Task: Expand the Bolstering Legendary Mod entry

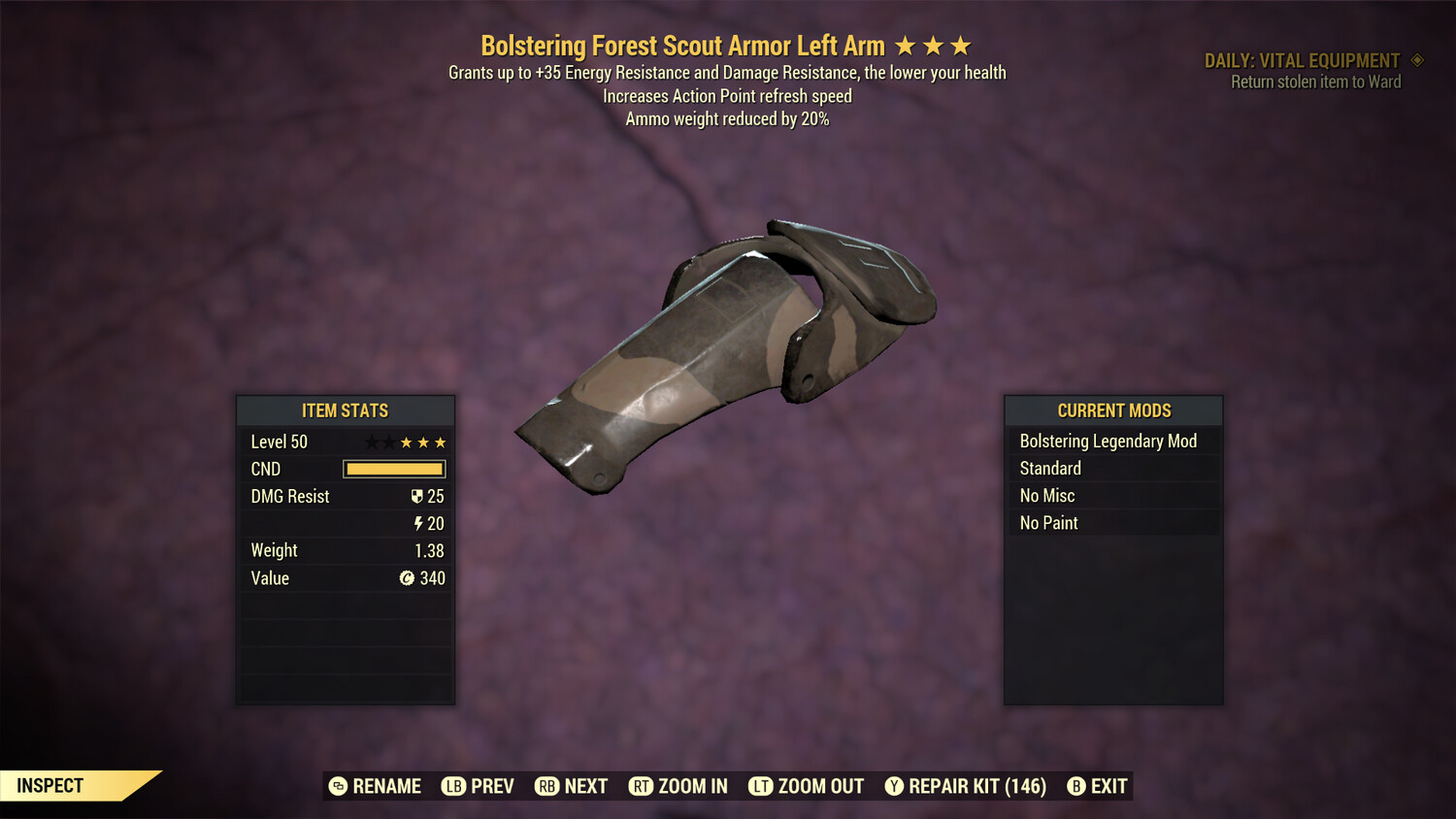Action: click(1109, 441)
